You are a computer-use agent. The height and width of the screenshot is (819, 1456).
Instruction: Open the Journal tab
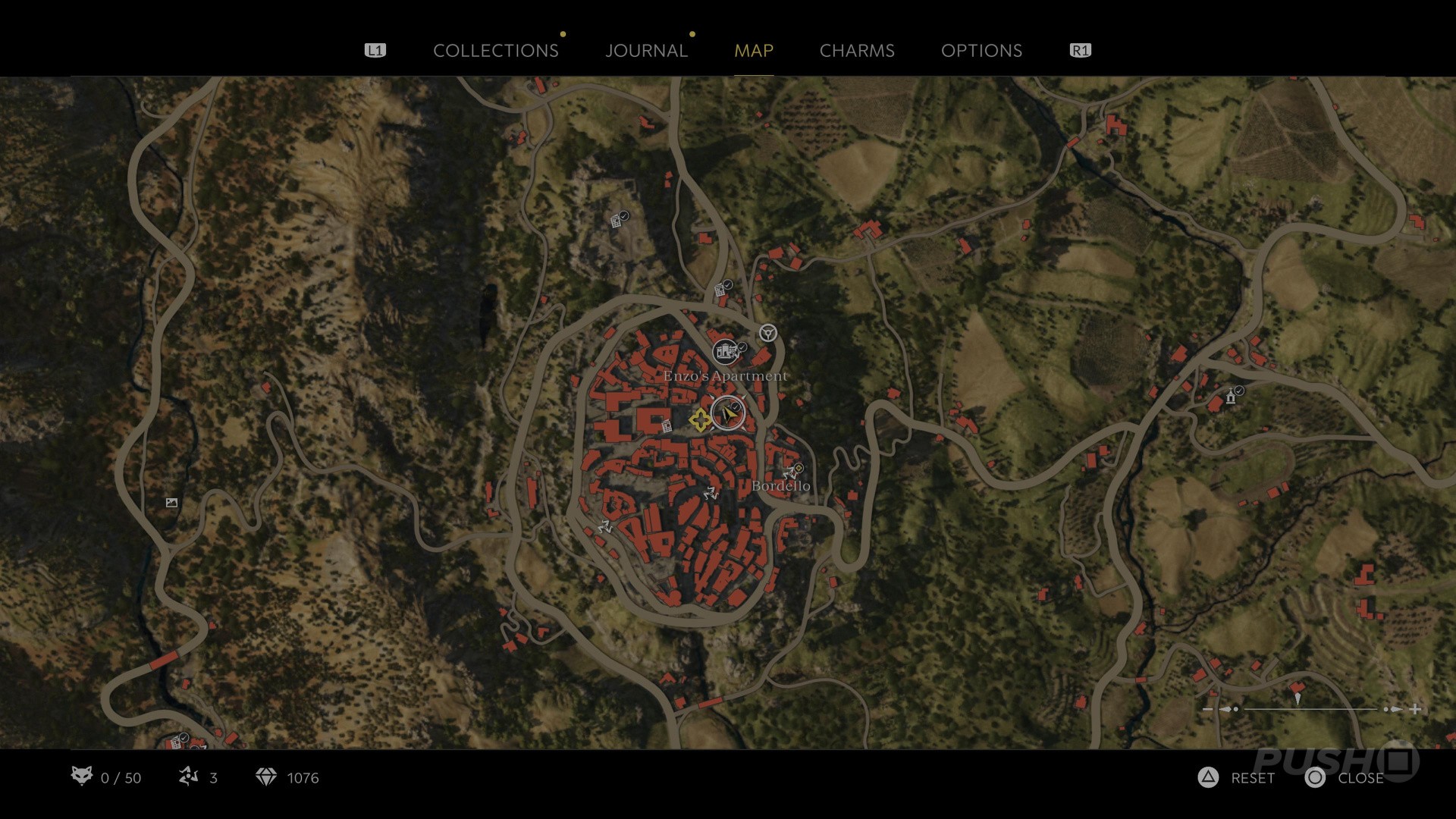(646, 51)
